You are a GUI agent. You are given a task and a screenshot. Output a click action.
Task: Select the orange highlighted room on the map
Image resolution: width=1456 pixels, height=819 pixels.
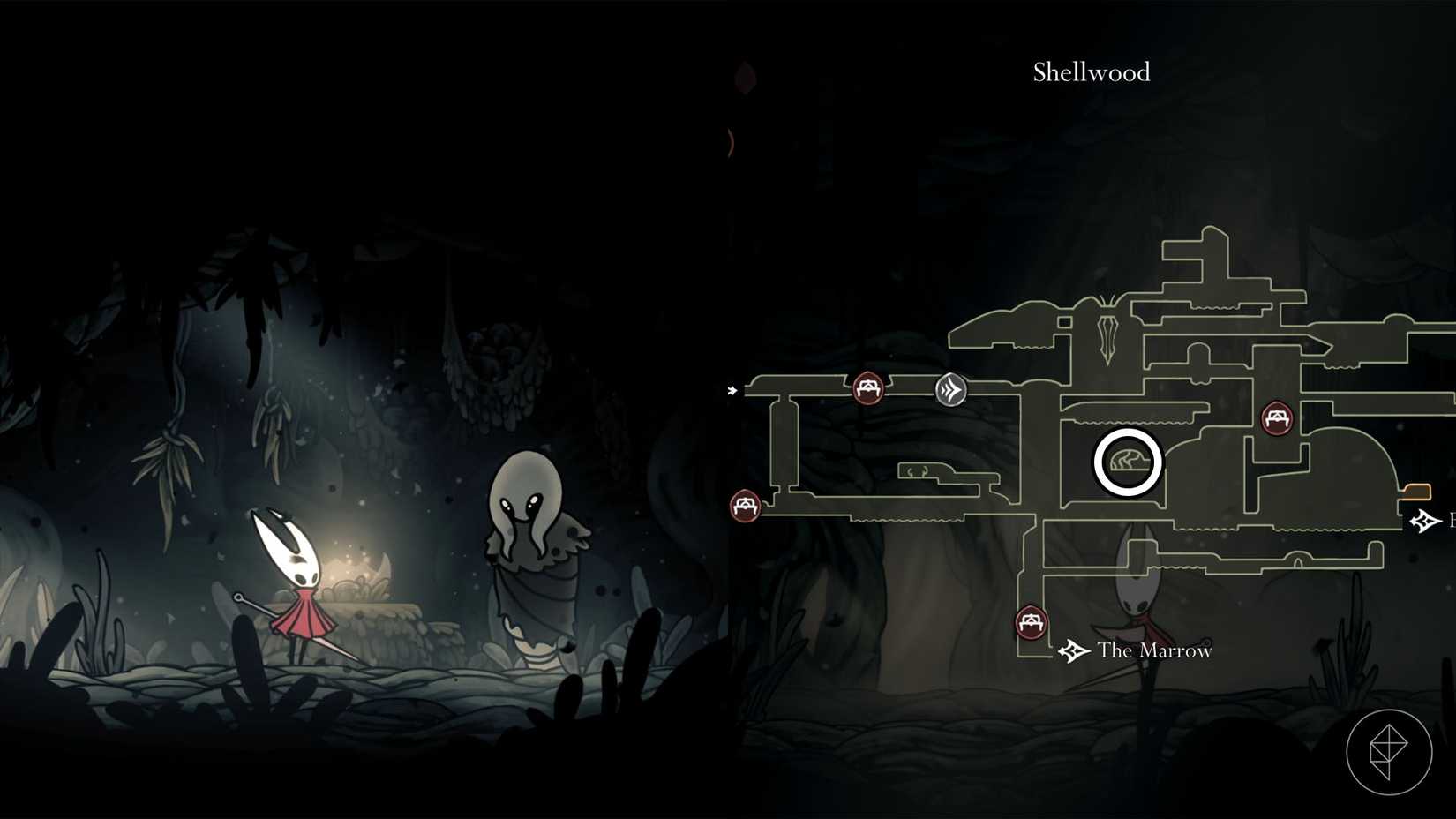pyautogui.click(x=1417, y=493)
